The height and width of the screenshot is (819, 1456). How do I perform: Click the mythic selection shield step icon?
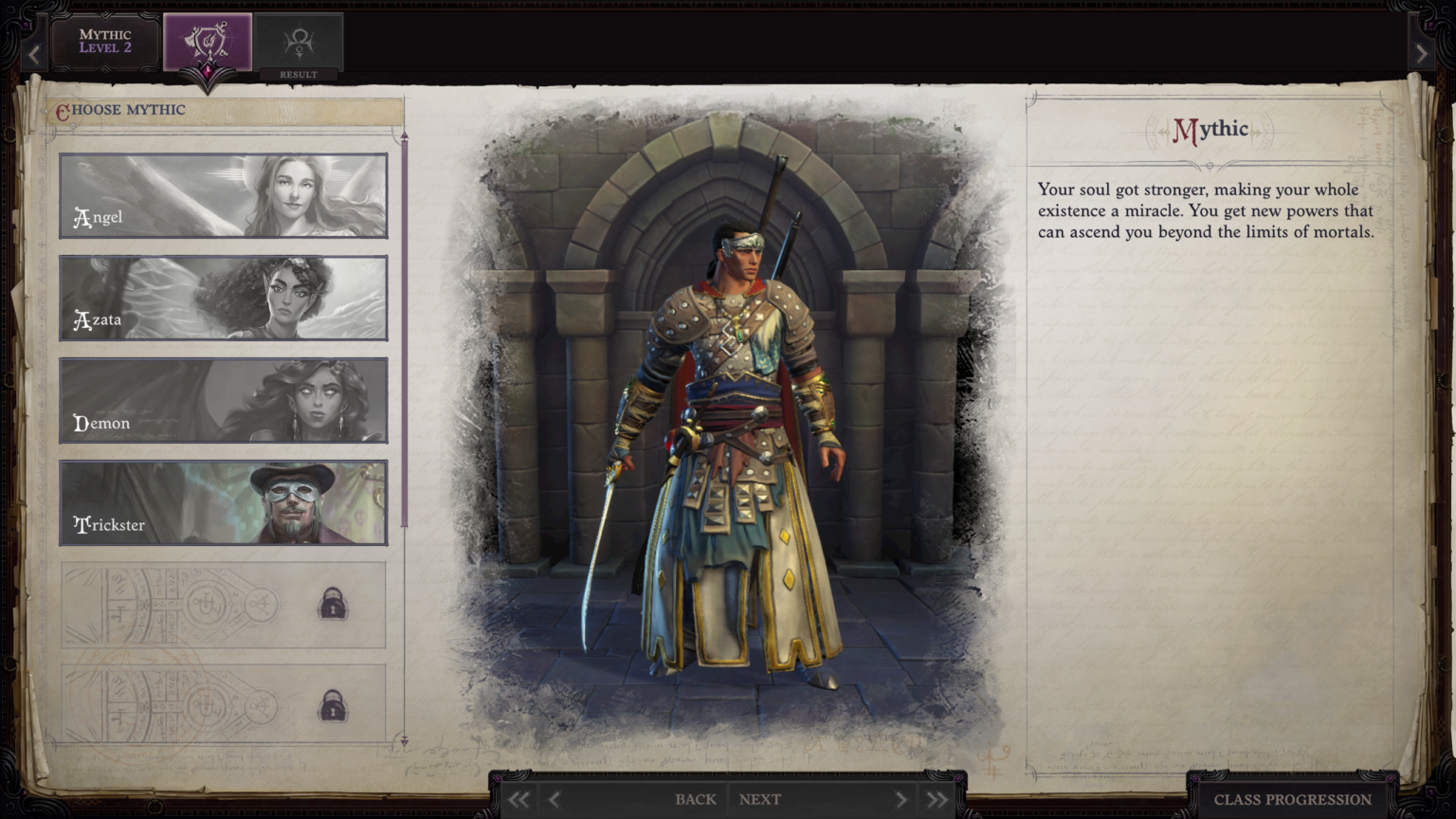tap(207, 40)
